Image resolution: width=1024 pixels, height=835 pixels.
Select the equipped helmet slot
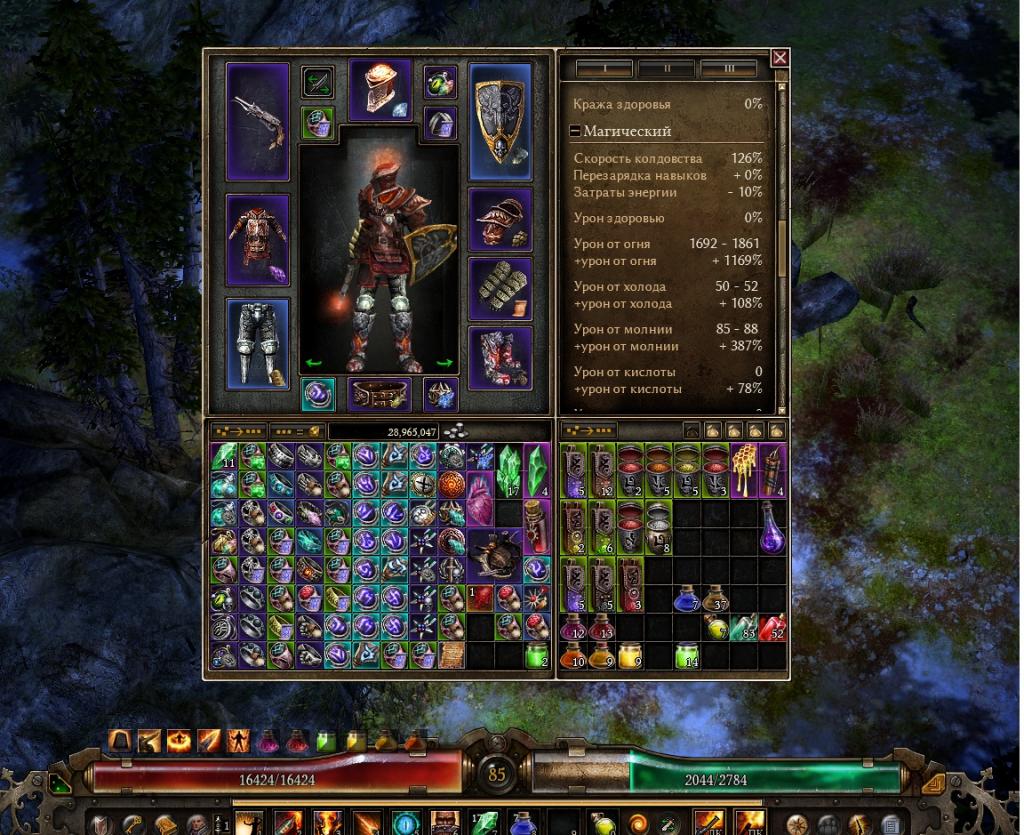point(379,90)
